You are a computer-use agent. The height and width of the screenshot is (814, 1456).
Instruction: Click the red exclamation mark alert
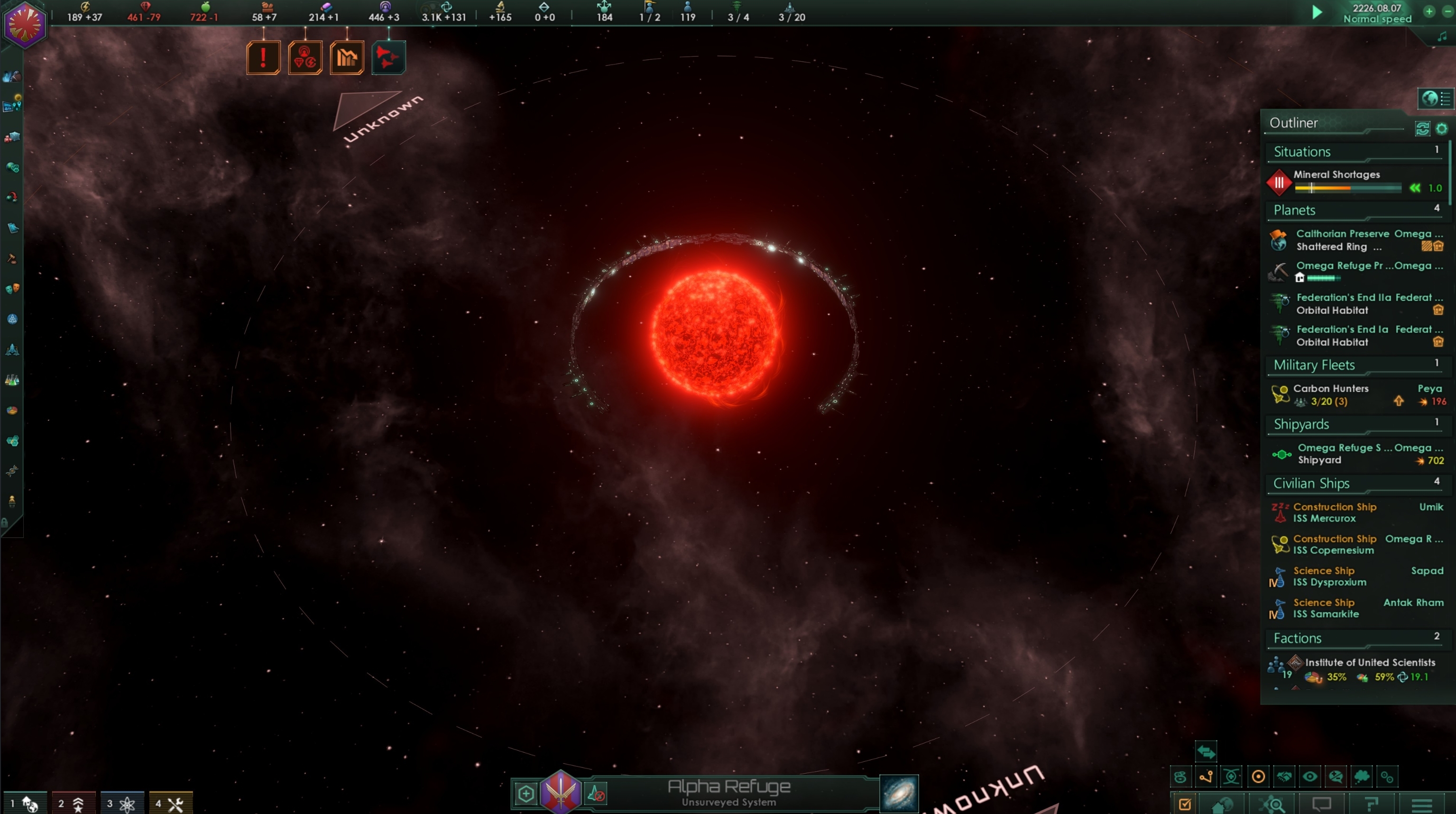pos(263,58)
